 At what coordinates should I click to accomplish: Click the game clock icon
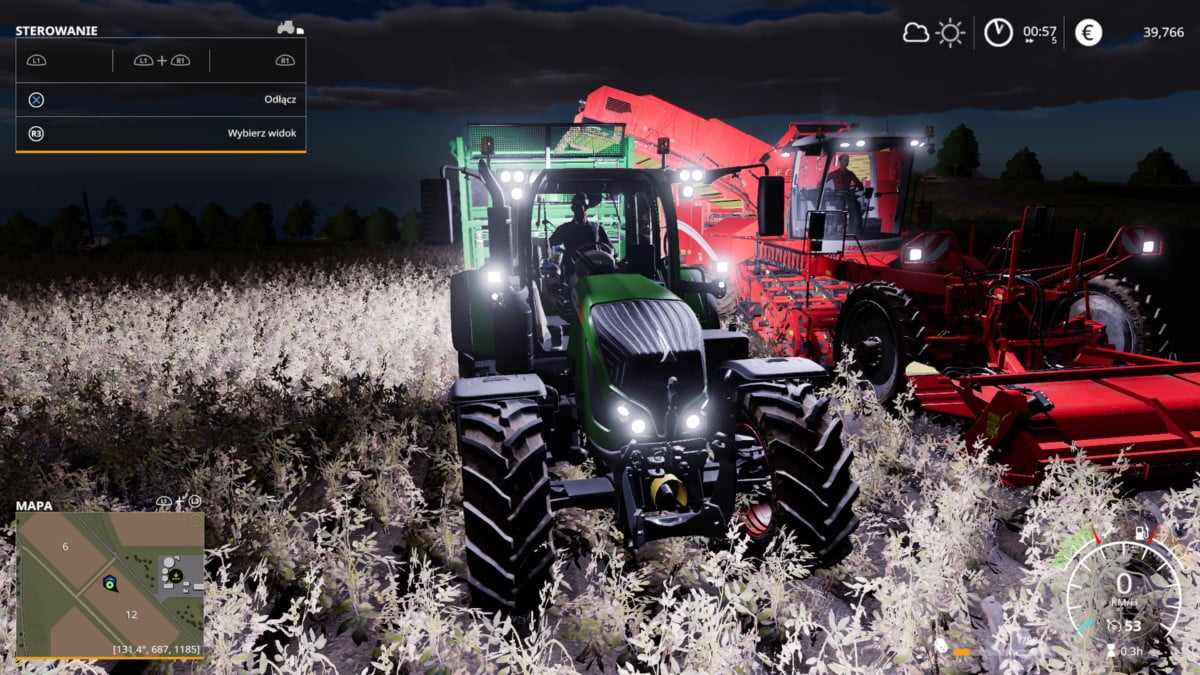coord(998,32)
